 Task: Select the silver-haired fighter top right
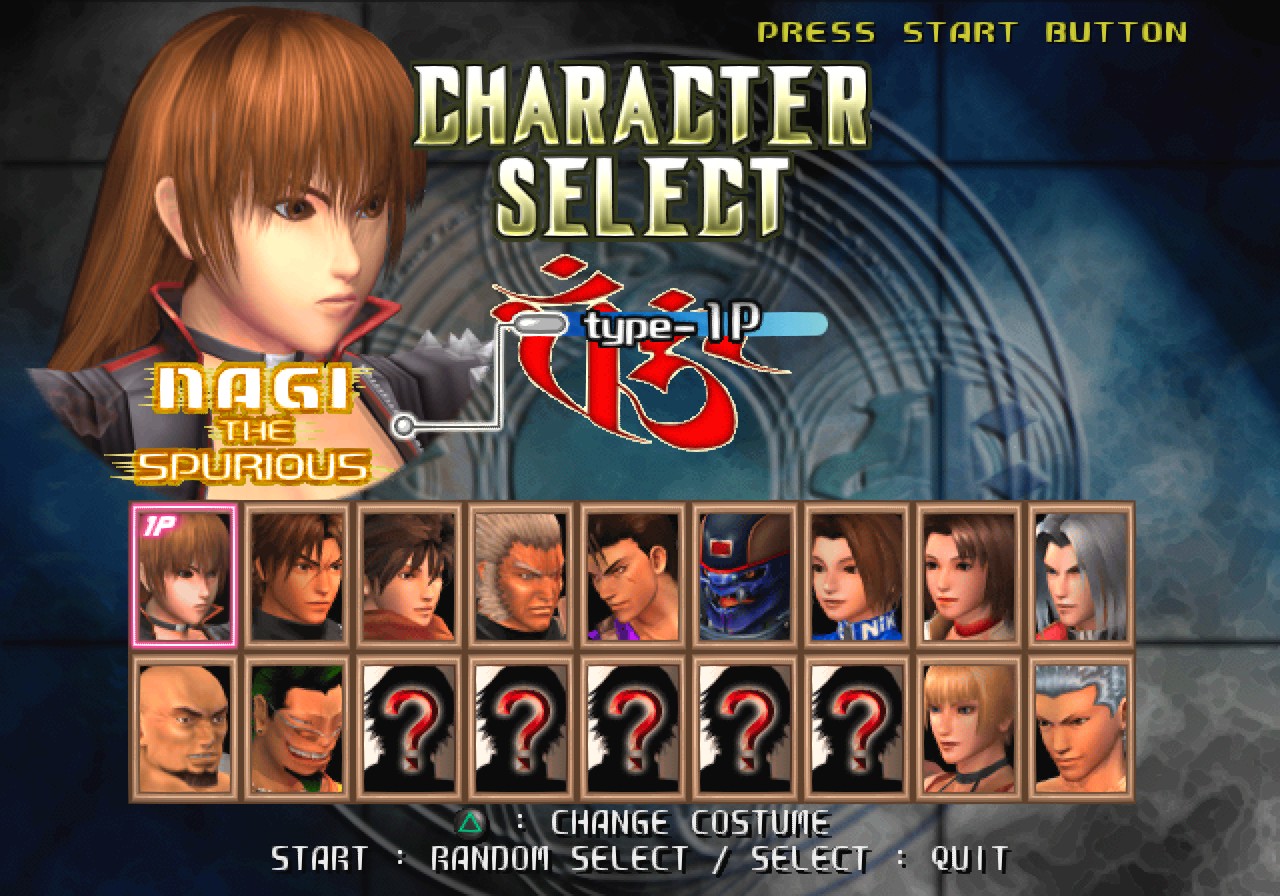(1078, 572)
